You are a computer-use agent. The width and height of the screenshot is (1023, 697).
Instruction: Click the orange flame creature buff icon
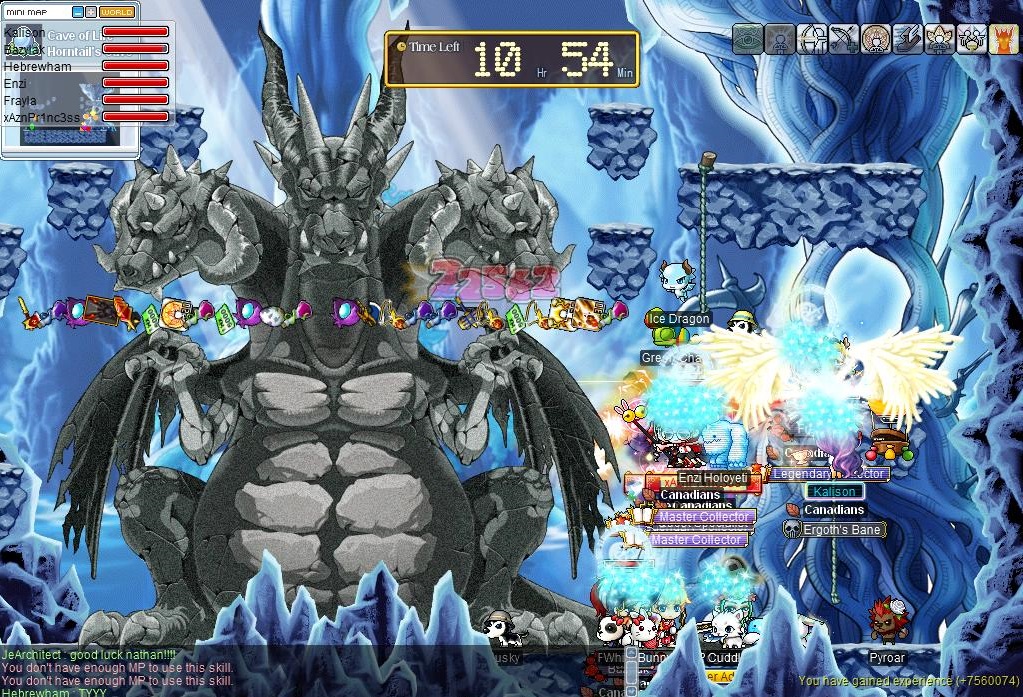(x=1003, y=38)
